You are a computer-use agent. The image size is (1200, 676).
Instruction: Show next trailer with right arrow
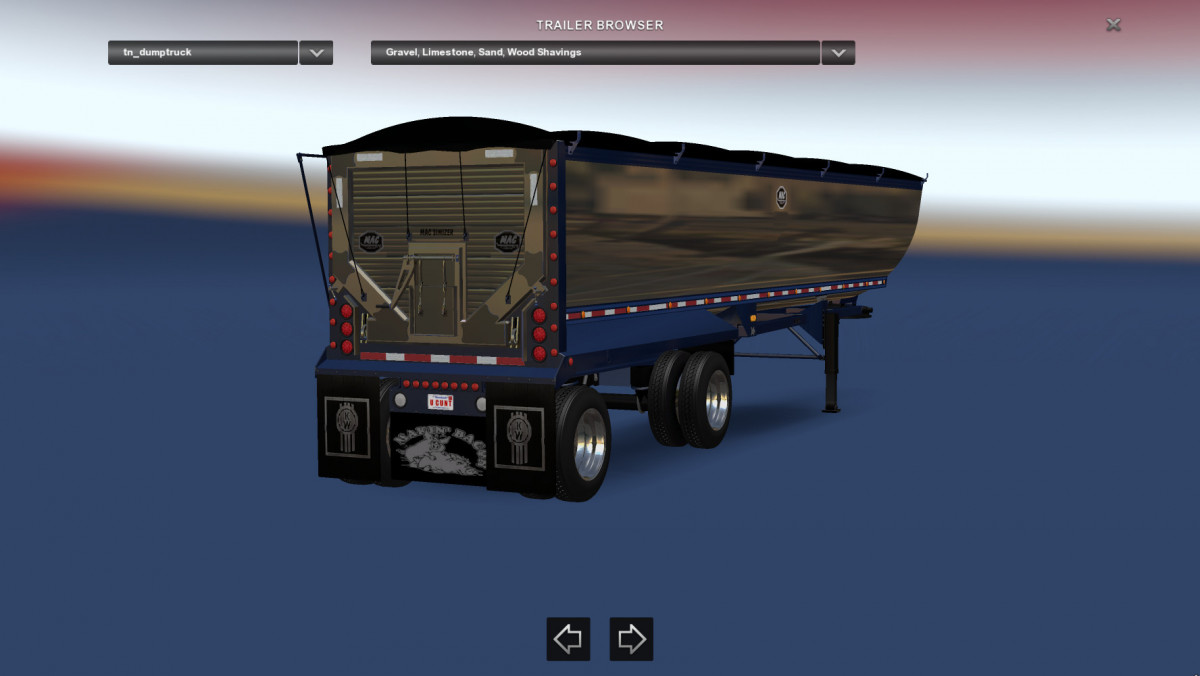631,639
